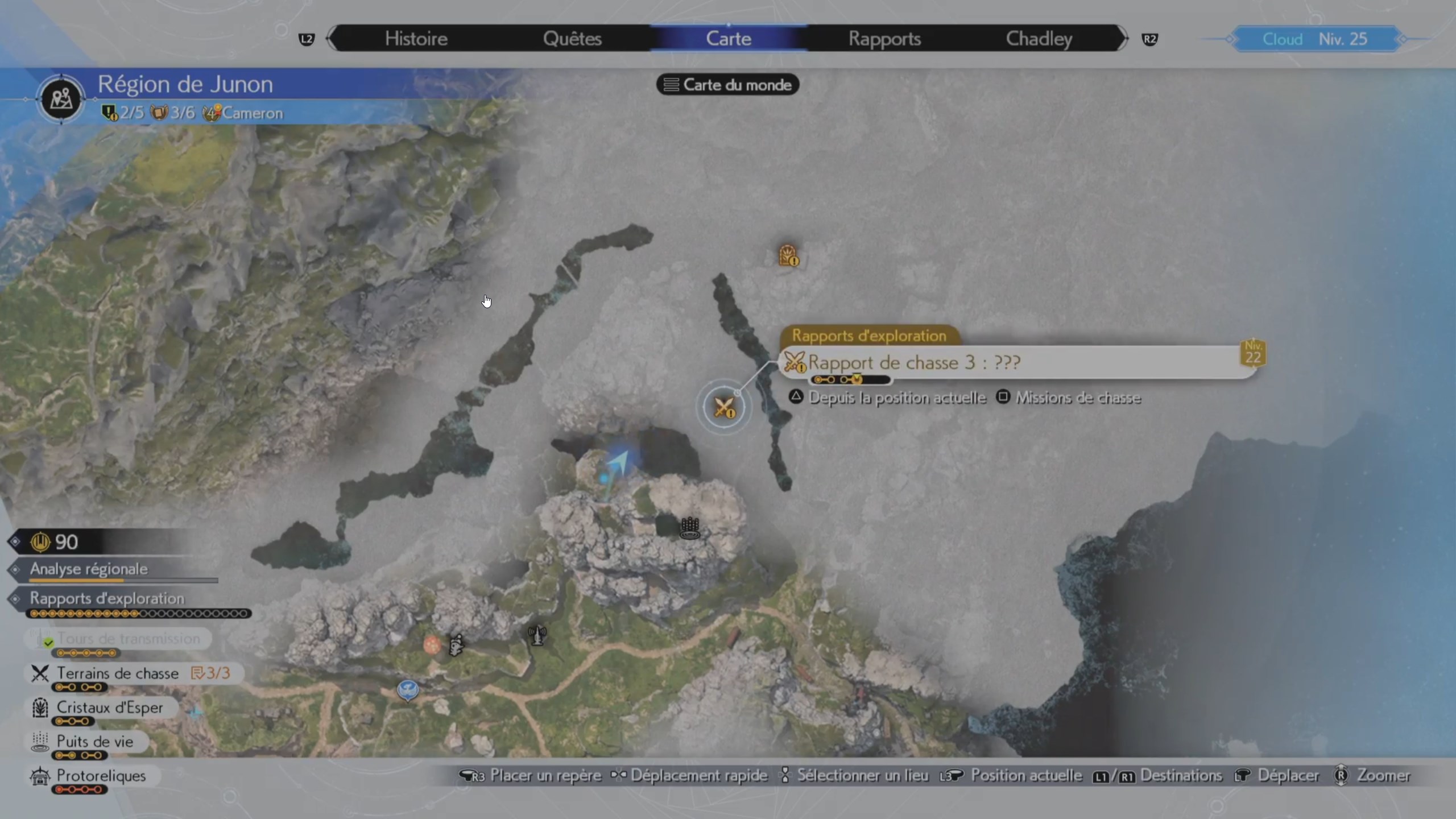
Task: Click the Puits de vie lifespring icon on the map
Action: (x=690, y=529)
